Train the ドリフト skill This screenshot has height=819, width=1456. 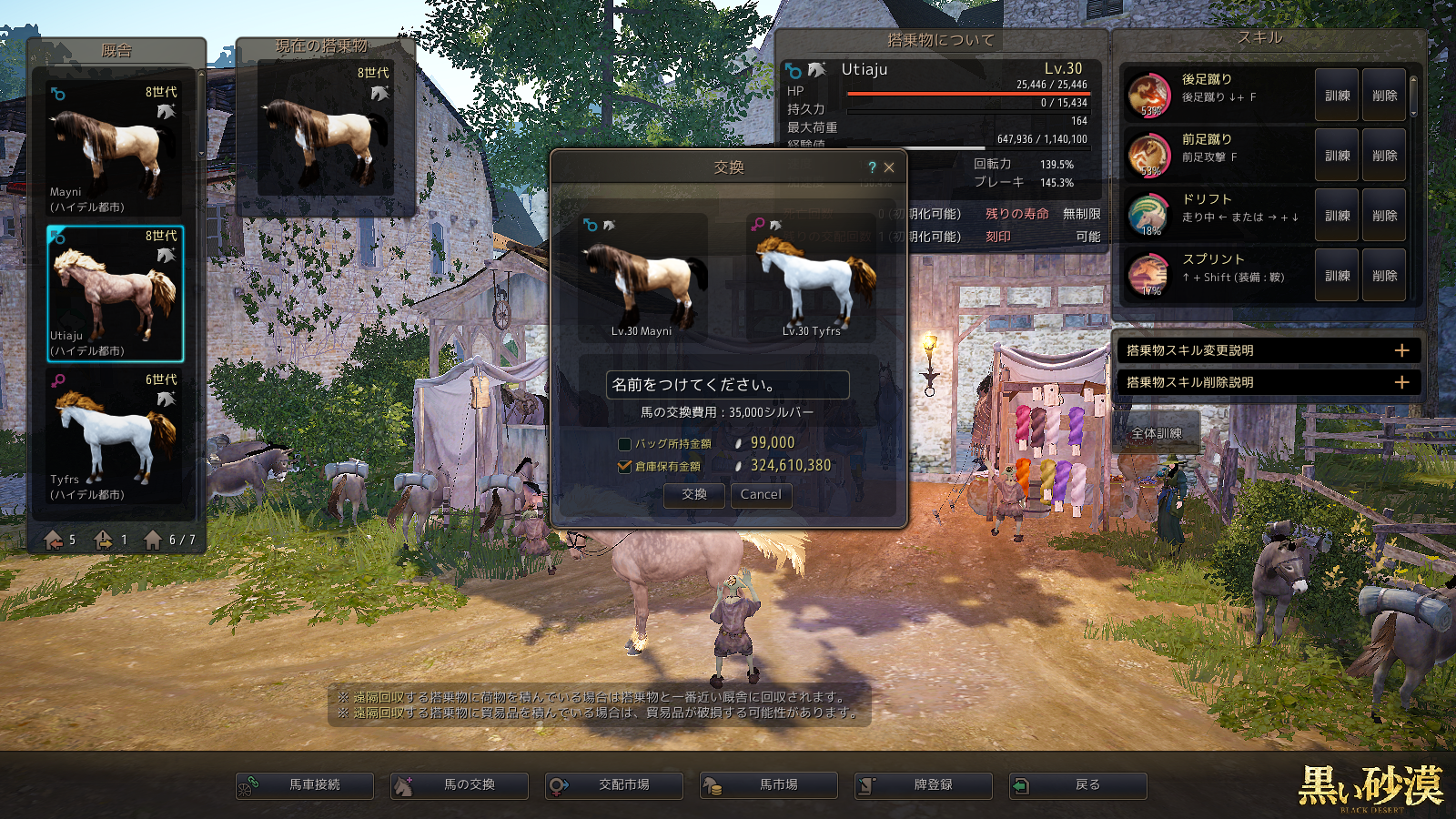tap(1337, 216)
